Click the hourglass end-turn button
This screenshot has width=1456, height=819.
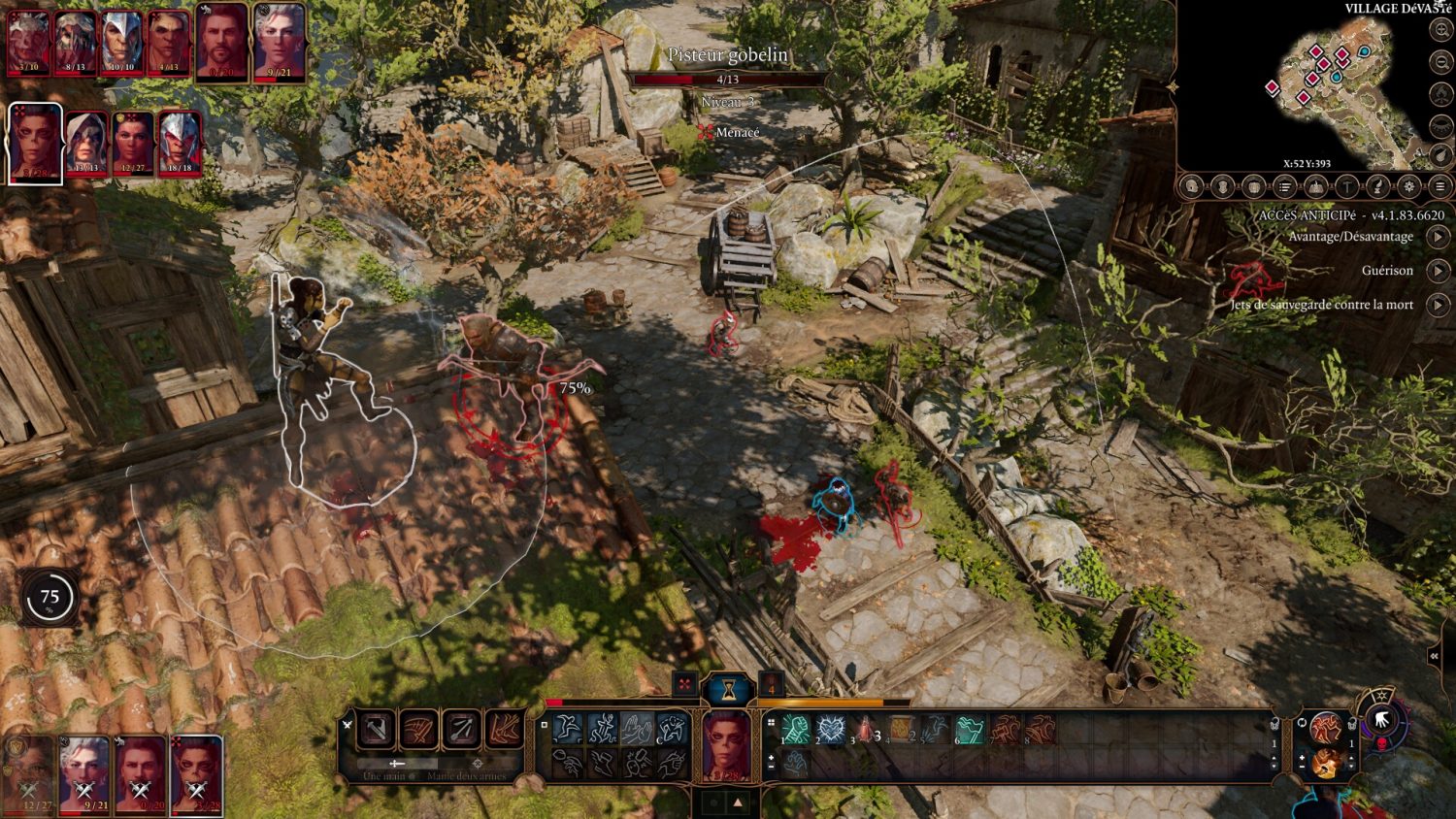point(727,688)
